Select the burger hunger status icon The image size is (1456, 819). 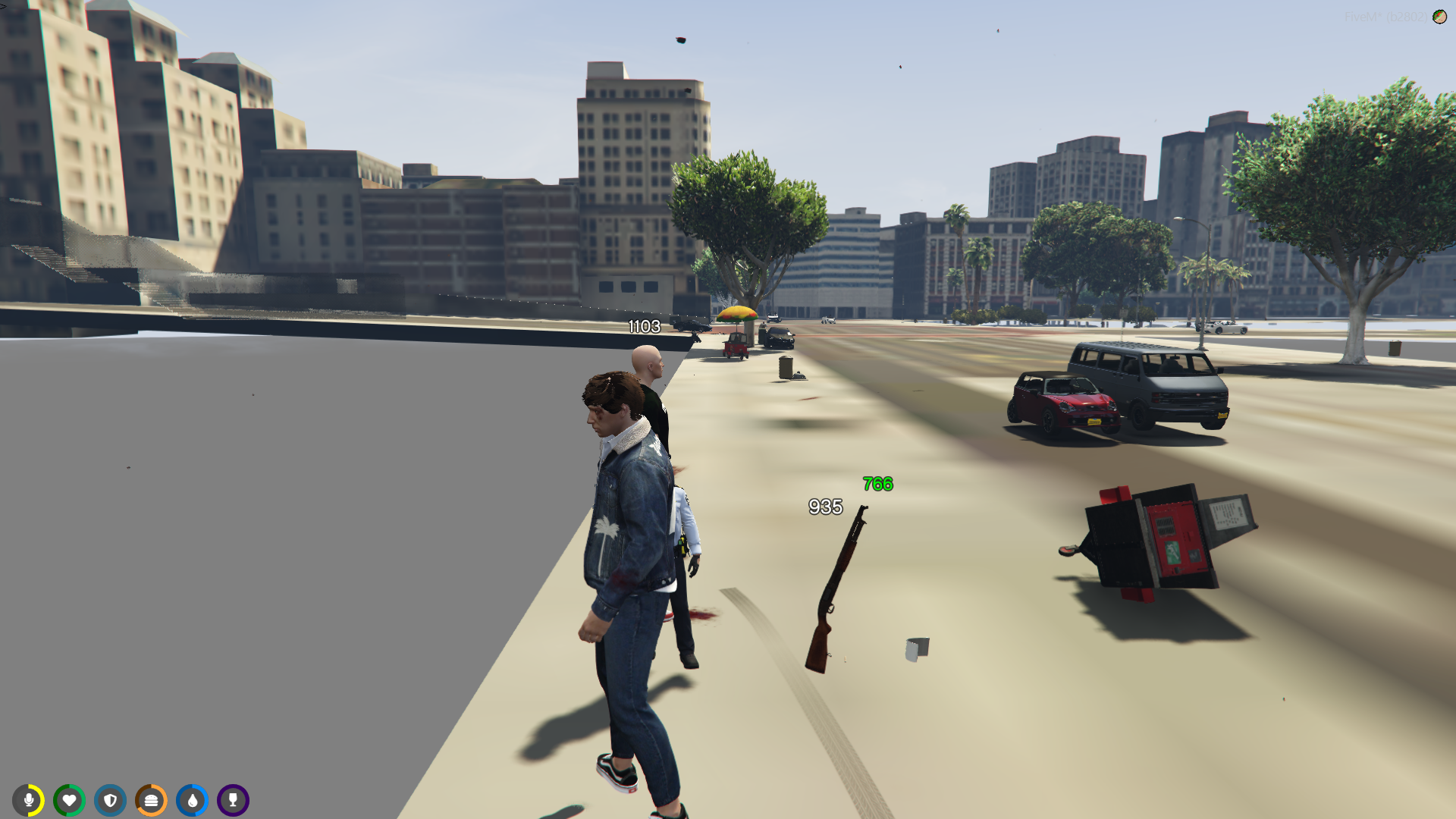(x=151, y=800)
